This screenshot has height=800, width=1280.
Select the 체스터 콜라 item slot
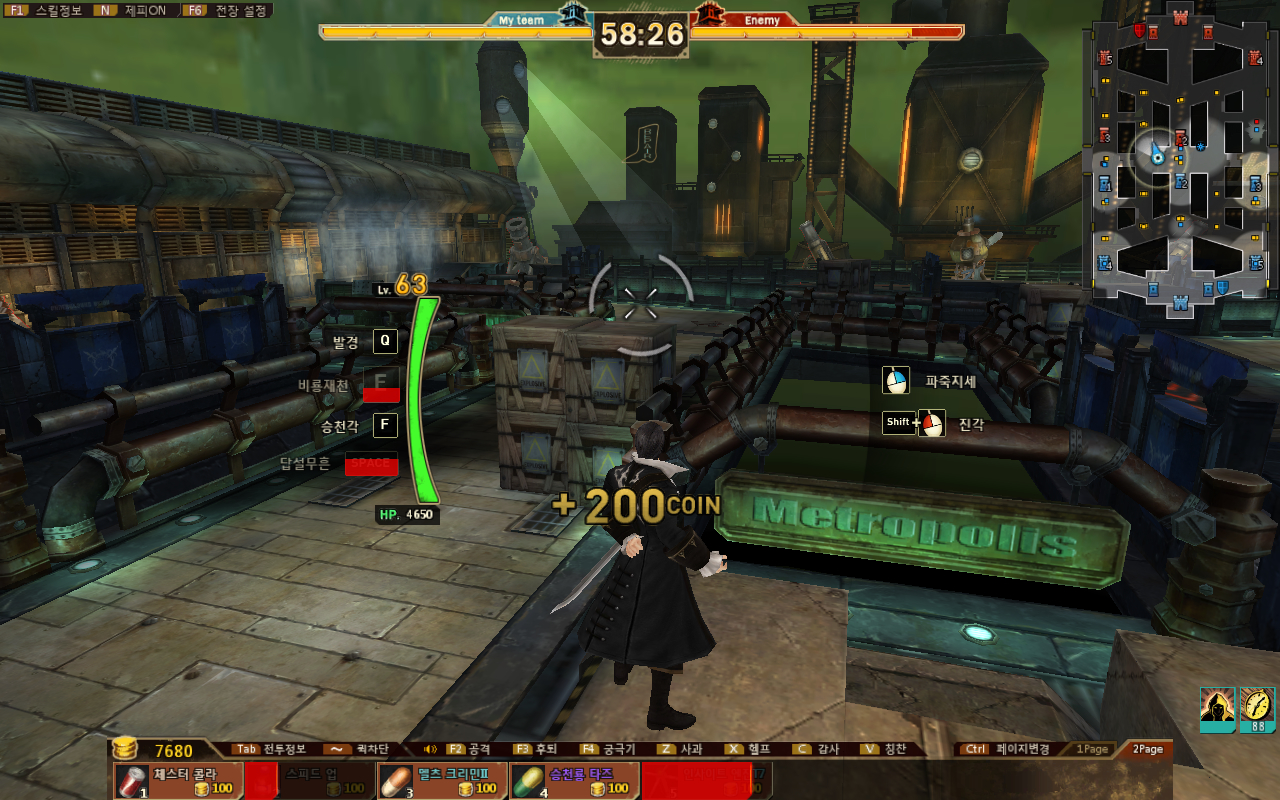pos(178,781)
